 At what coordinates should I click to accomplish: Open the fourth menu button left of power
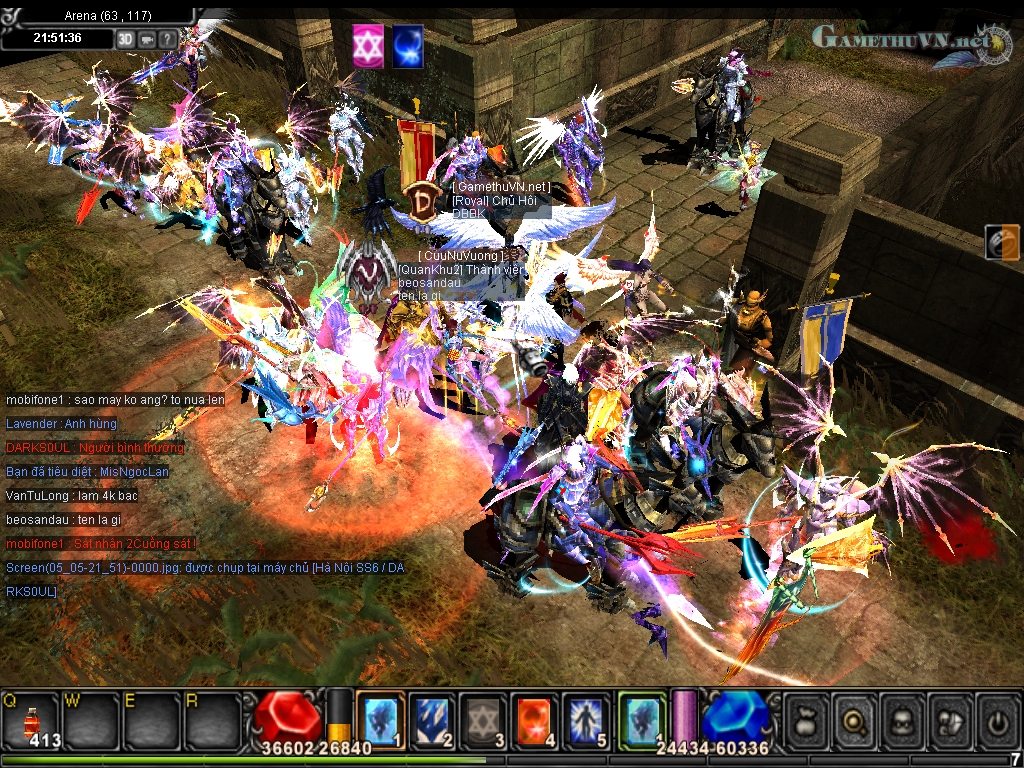pos(952,719)
